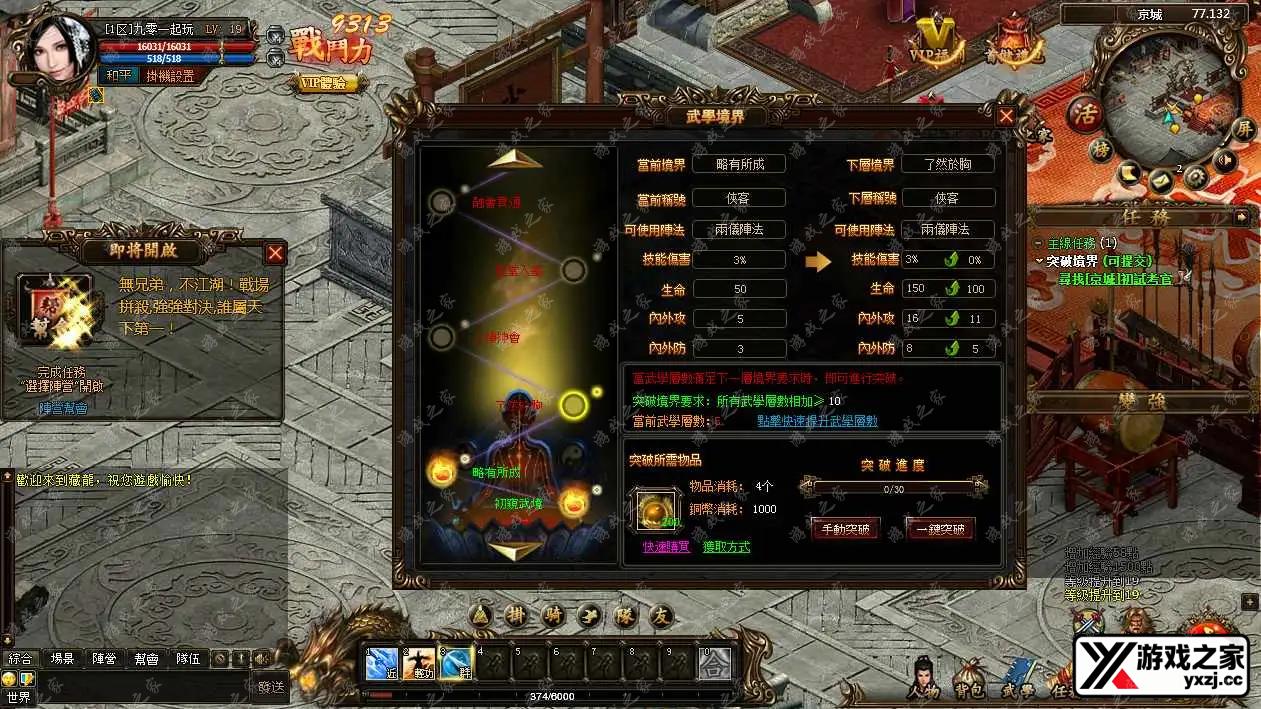Image resolution: width=1261 pixels, height=709 pixels.
Task: Close the 即將開啟 notice panel
Action: [275, 253]
